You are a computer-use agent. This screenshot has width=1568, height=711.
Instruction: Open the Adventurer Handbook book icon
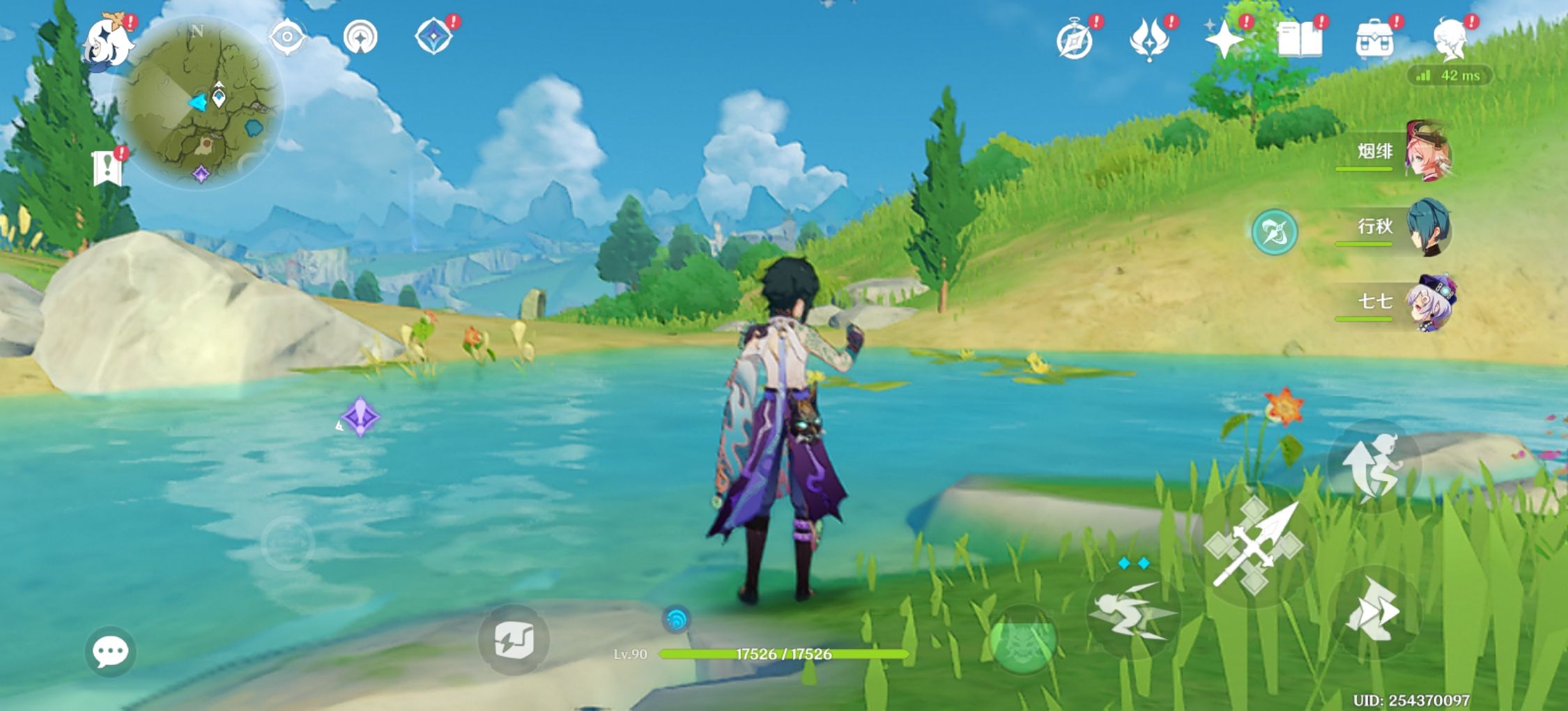click(x=1300, y=40)
